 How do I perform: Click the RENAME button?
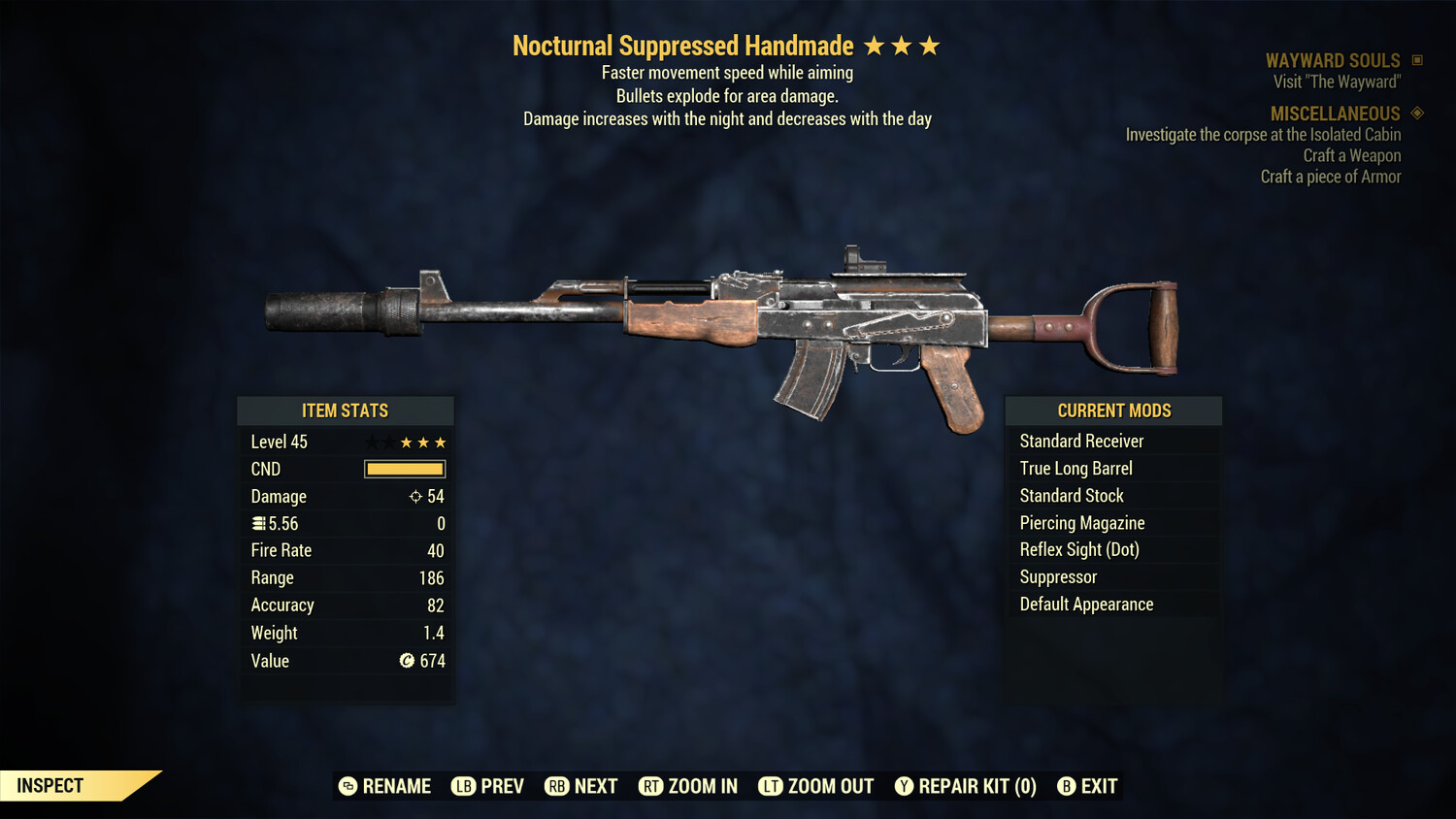(397, 786)
